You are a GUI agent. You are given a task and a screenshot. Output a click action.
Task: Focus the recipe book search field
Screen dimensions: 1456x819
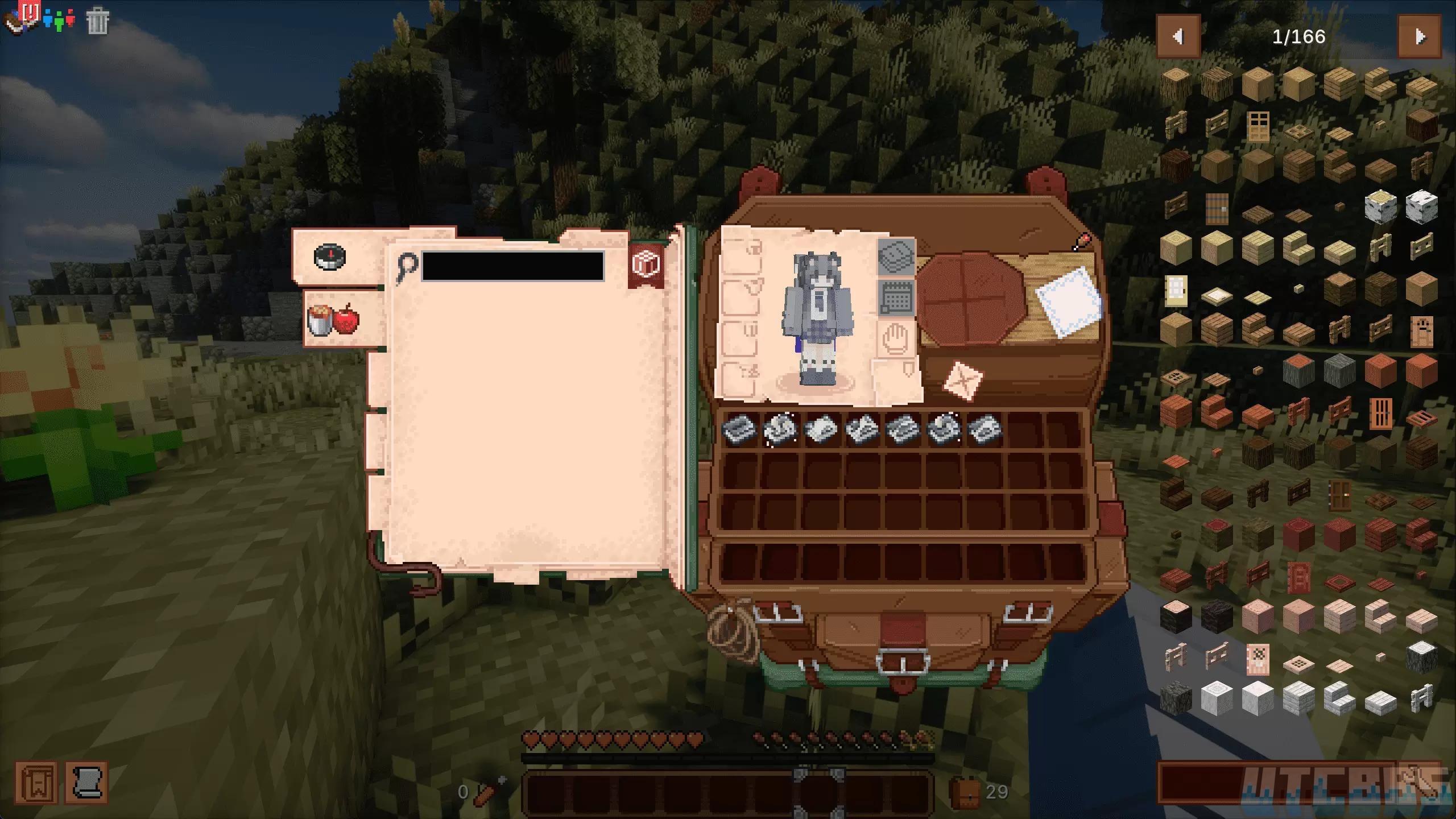[x=512, y=266]
